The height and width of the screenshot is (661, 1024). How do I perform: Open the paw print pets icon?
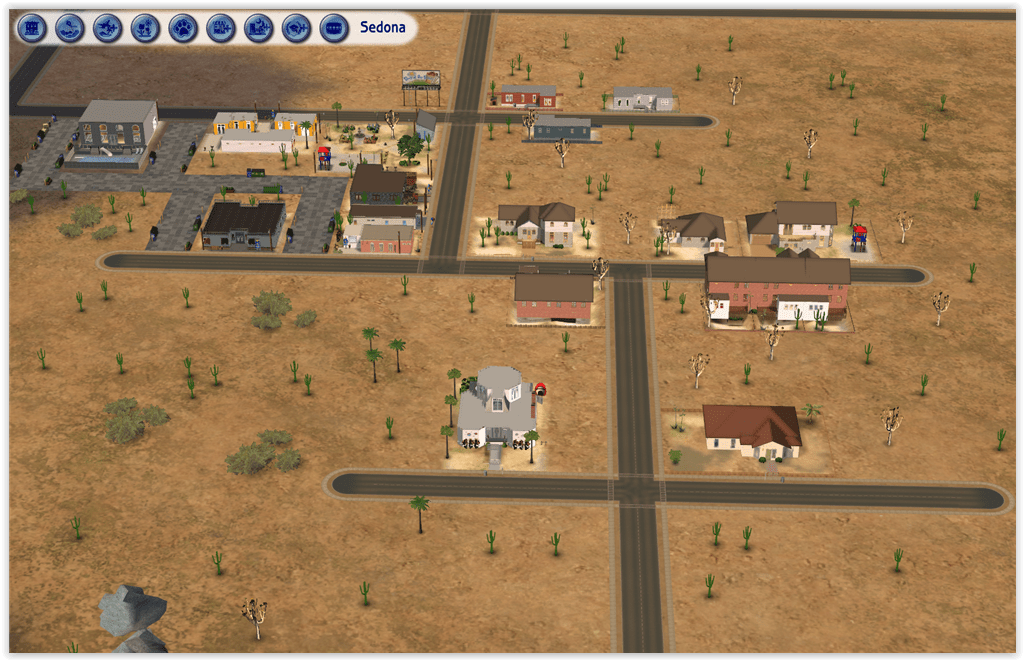click(x=183, y=28)
